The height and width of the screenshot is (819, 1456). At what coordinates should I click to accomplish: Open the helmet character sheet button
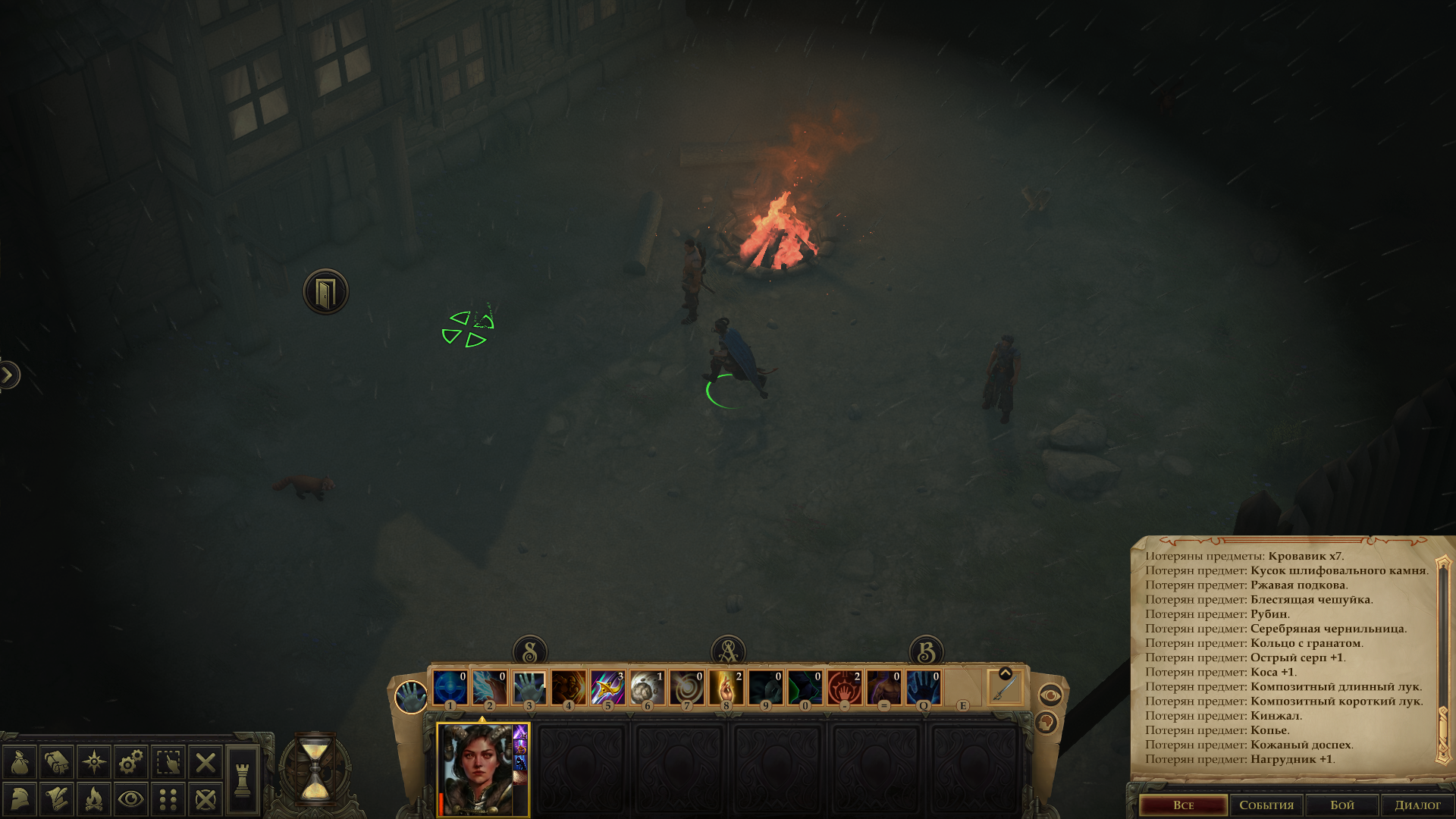tap(20, 799)
